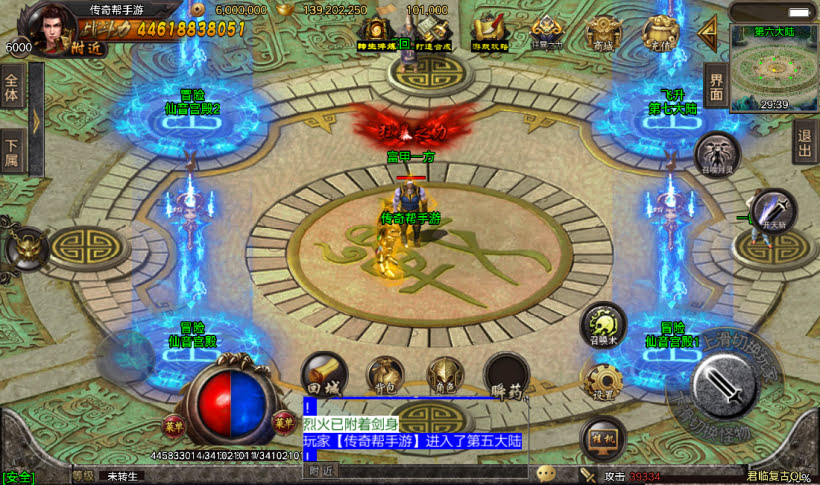Image resolution: width=820 pixels, height=485 pixels.
Task: Open the 转生淬炼 rebirth menu
Action: click(378, 34)
